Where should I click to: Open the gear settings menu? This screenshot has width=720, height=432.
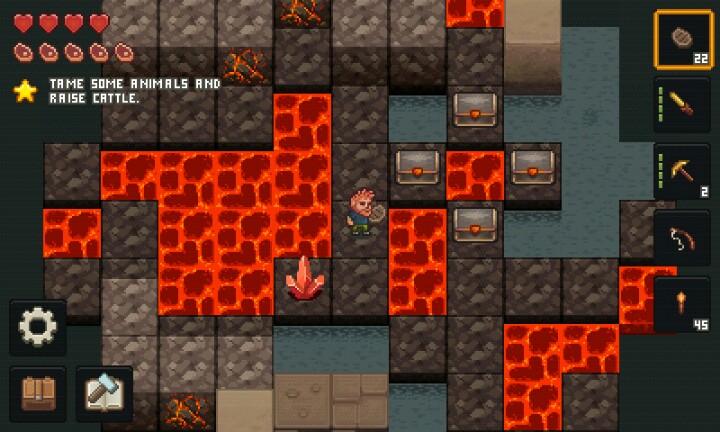pyautogui.click(x=39, y=326)
